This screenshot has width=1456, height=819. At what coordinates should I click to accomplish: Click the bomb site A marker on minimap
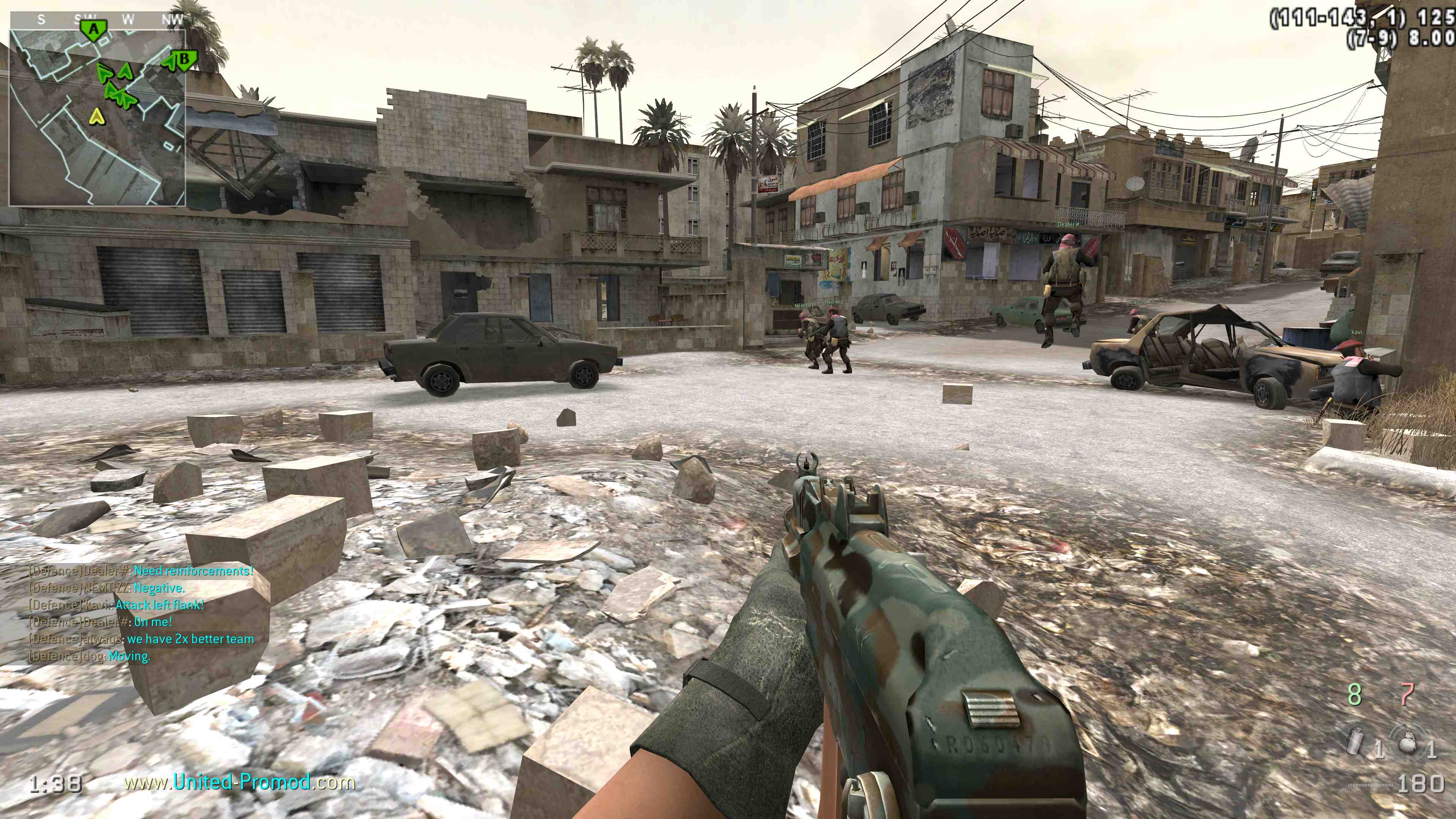[94, 30]
